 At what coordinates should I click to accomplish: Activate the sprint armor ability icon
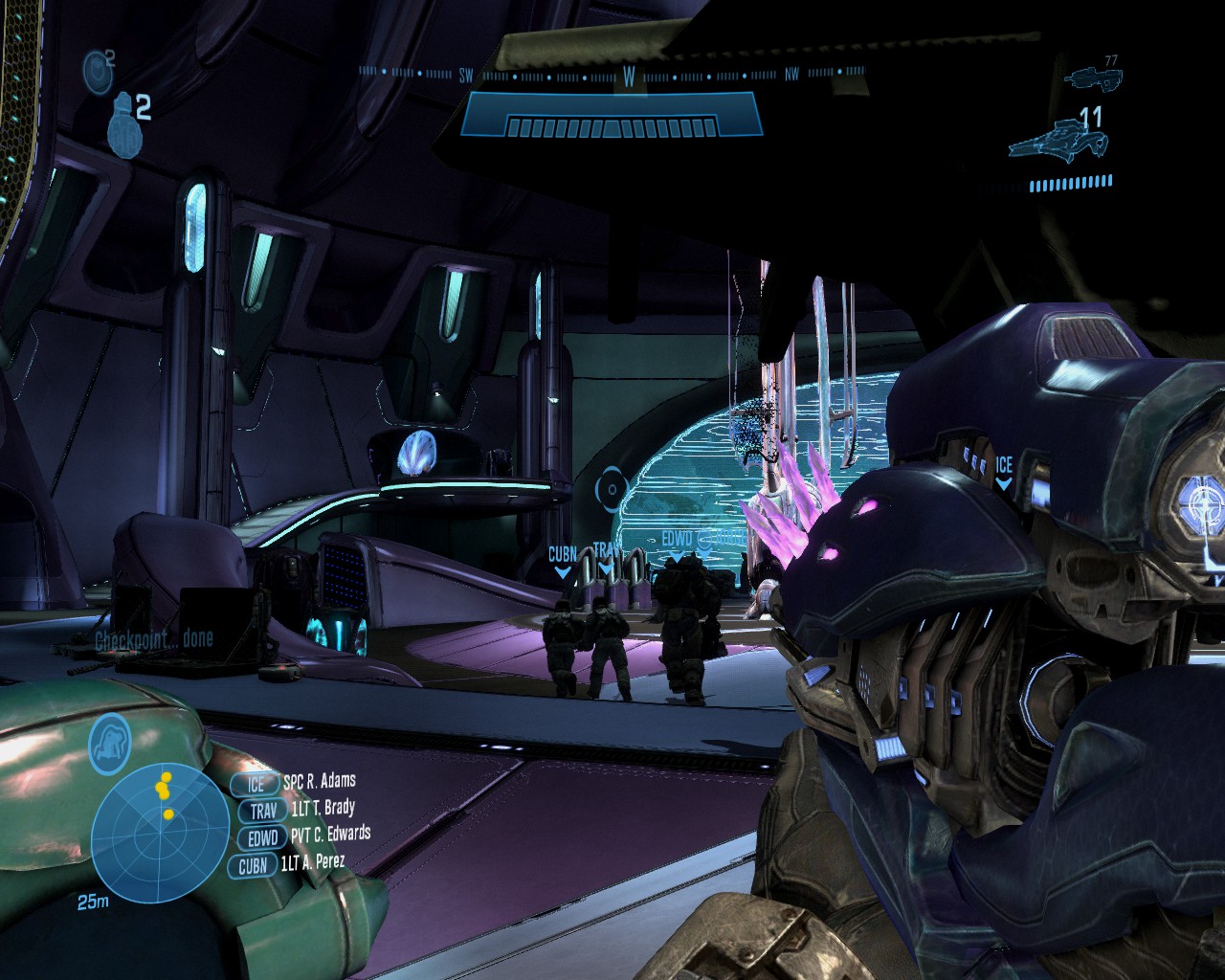click(110, 743)
